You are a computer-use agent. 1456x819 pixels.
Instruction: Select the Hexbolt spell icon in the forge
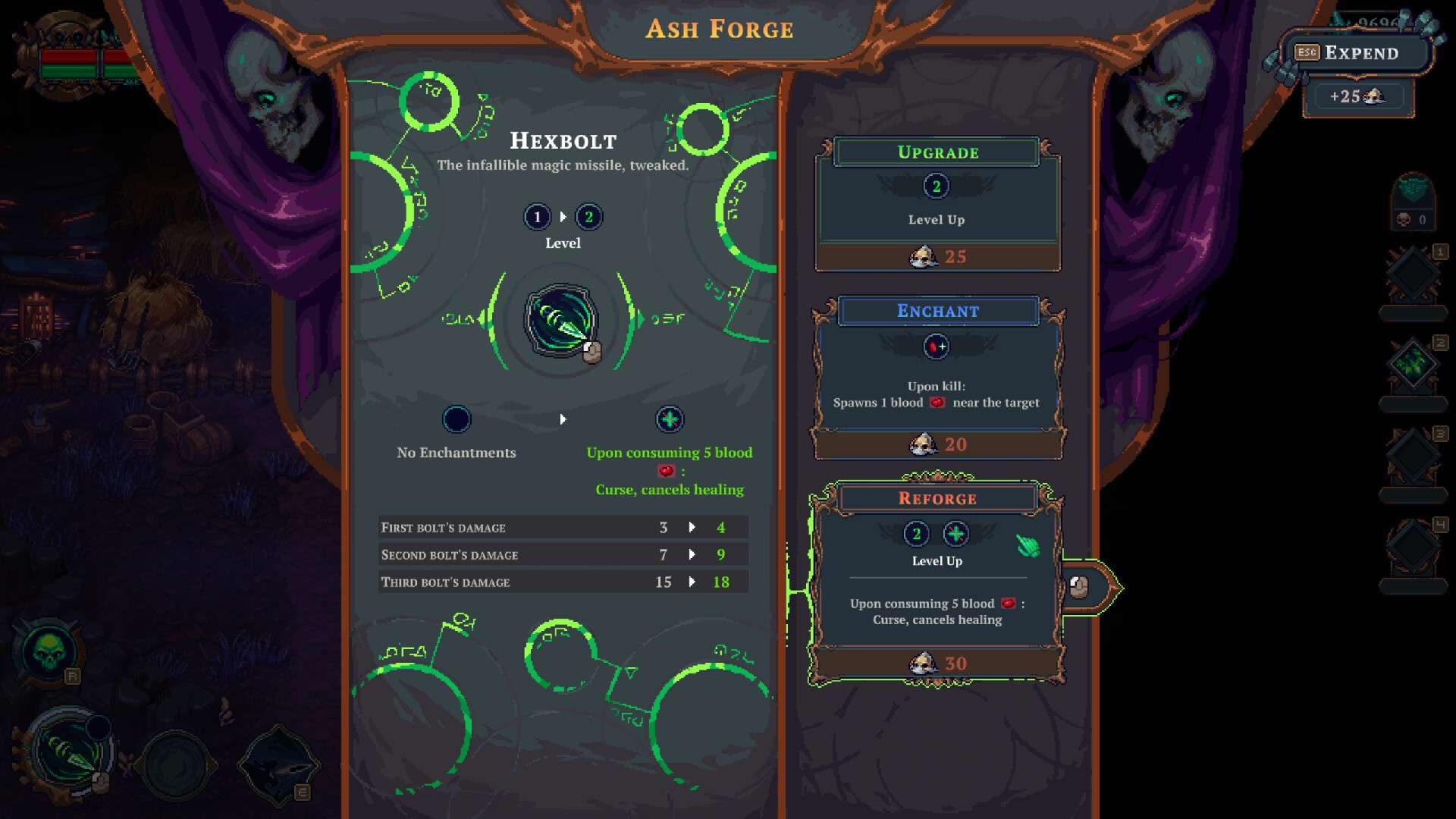pyautogui.click(x=561, y=320)
